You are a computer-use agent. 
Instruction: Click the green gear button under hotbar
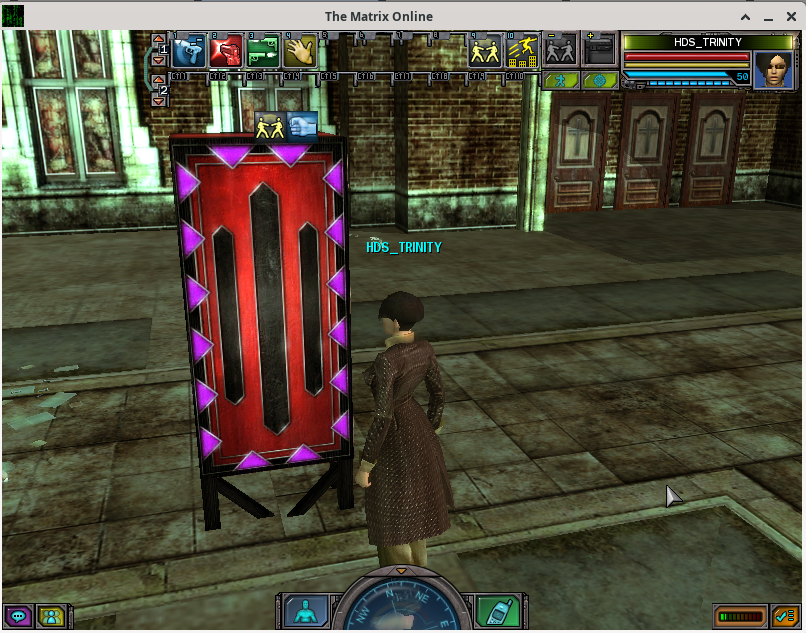point(600,81)
